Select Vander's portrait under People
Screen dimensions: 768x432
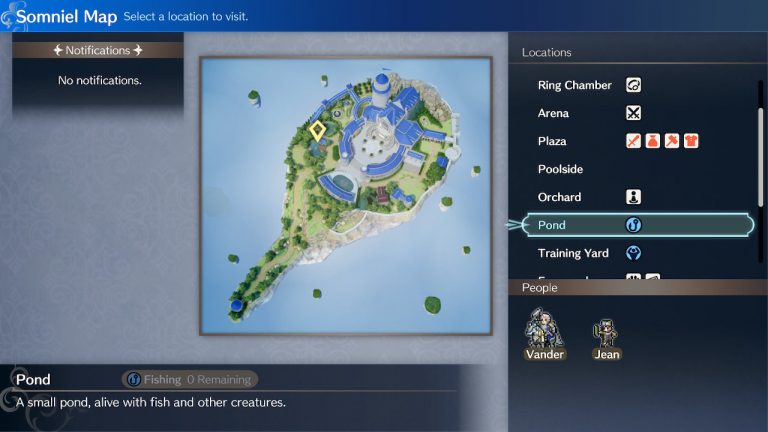click(x=544, y=331)
